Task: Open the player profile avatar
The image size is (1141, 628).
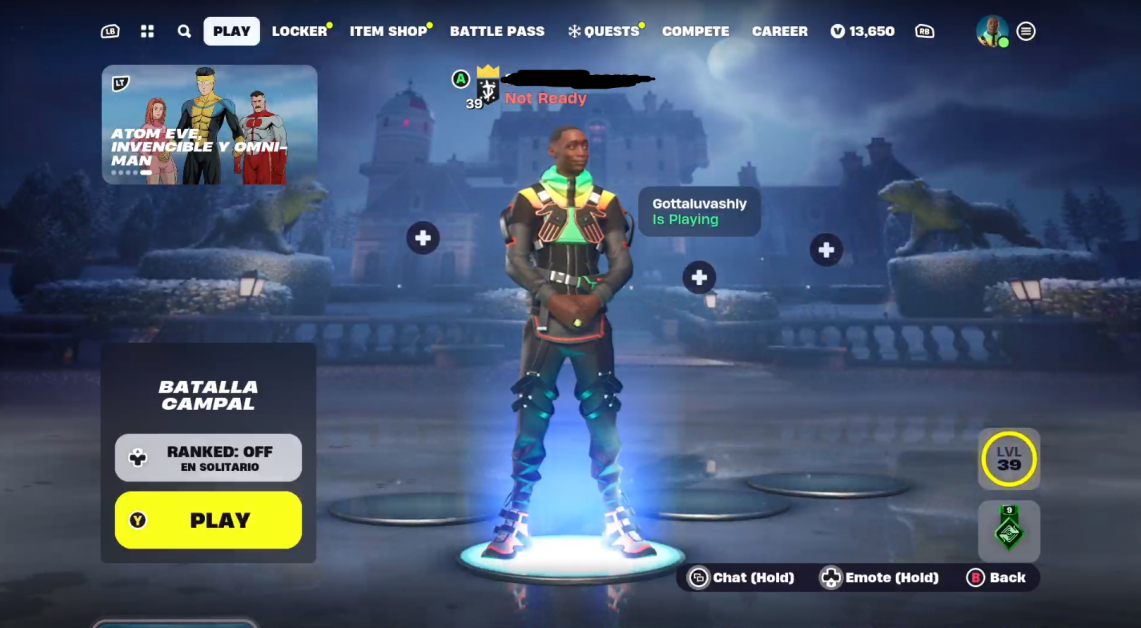Action: click(x=991, y=31)
